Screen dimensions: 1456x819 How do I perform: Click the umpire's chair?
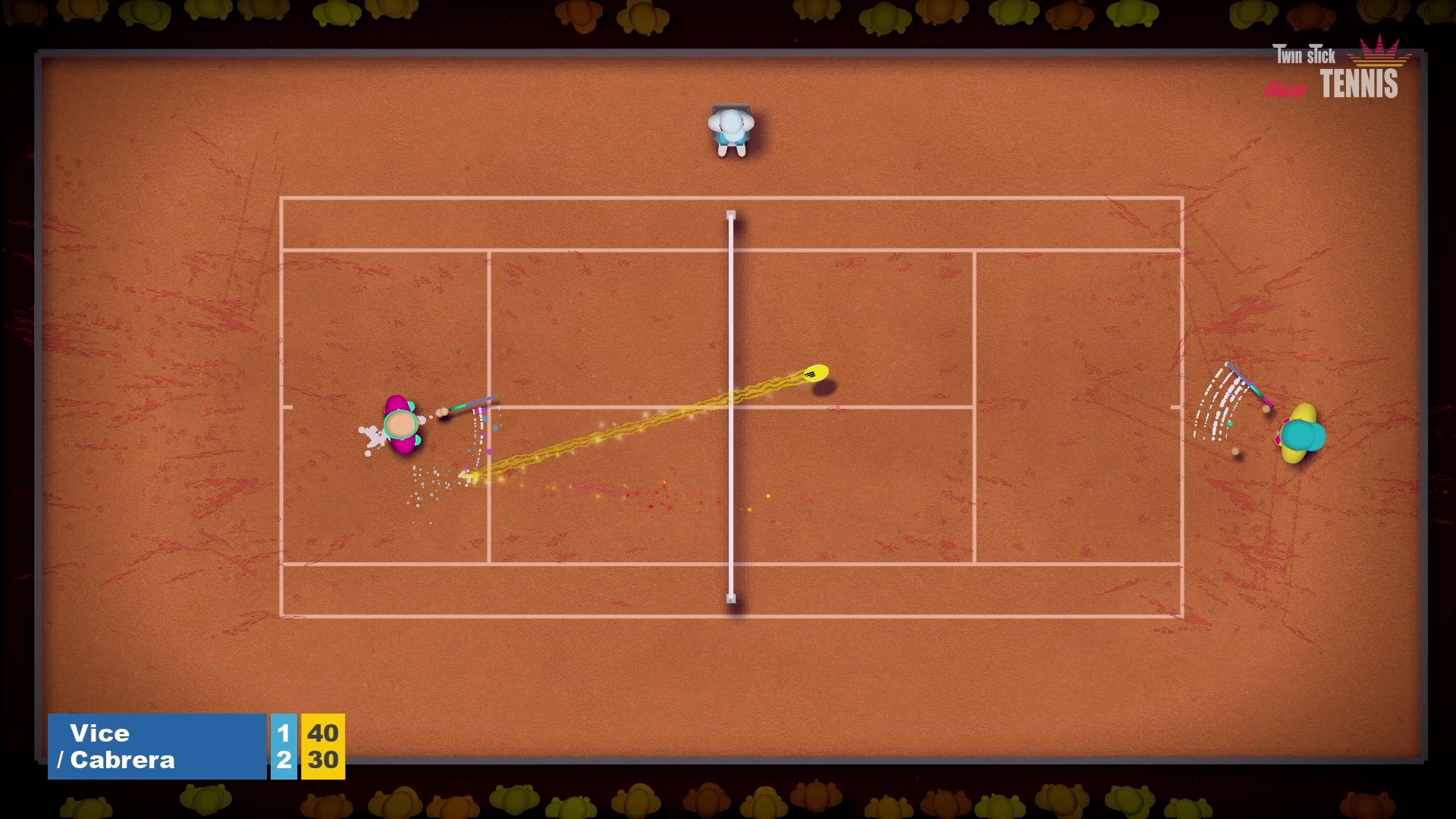[730, 106]
